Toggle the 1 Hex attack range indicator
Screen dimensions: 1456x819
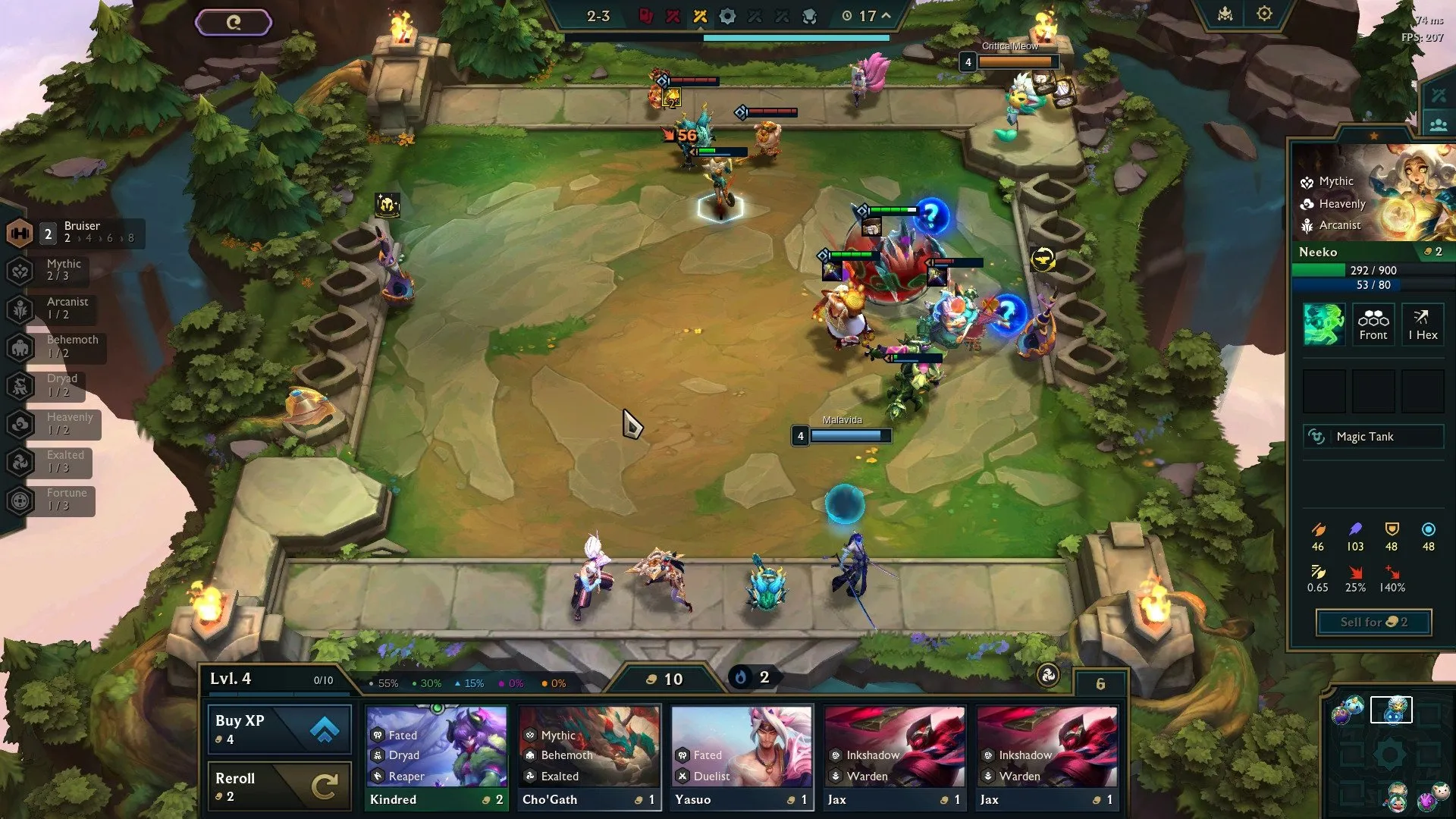[x=1423, y=325]
